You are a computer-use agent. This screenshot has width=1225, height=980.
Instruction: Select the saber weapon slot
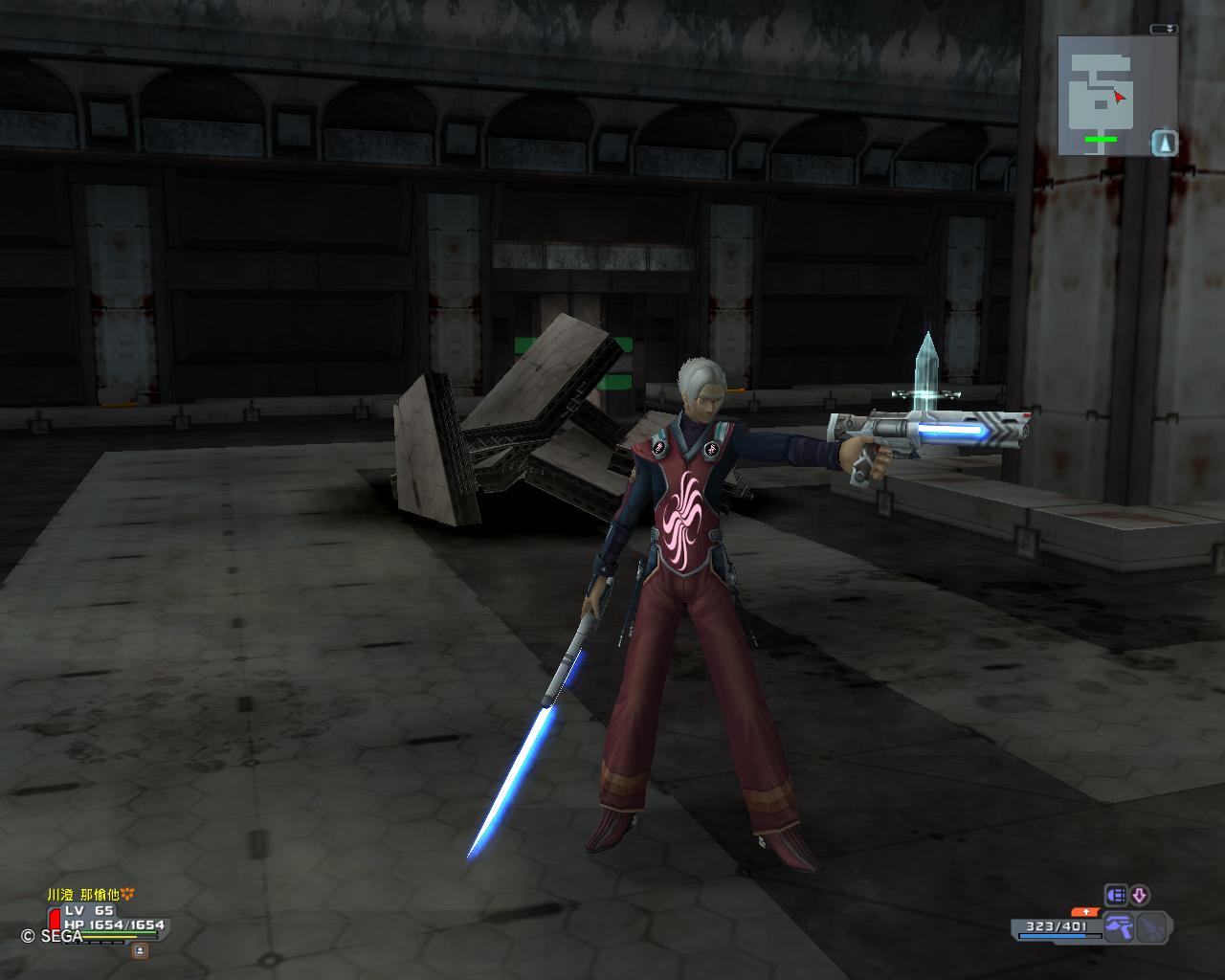coord(1153,926)
